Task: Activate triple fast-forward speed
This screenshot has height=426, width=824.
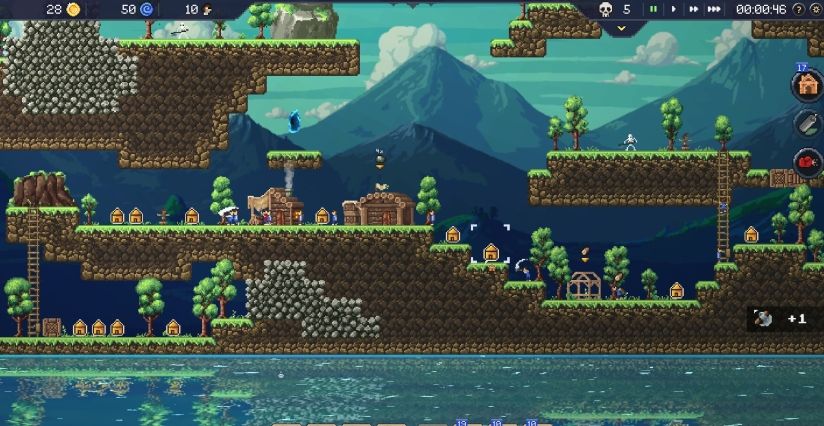Action: (x=714, y=9)
